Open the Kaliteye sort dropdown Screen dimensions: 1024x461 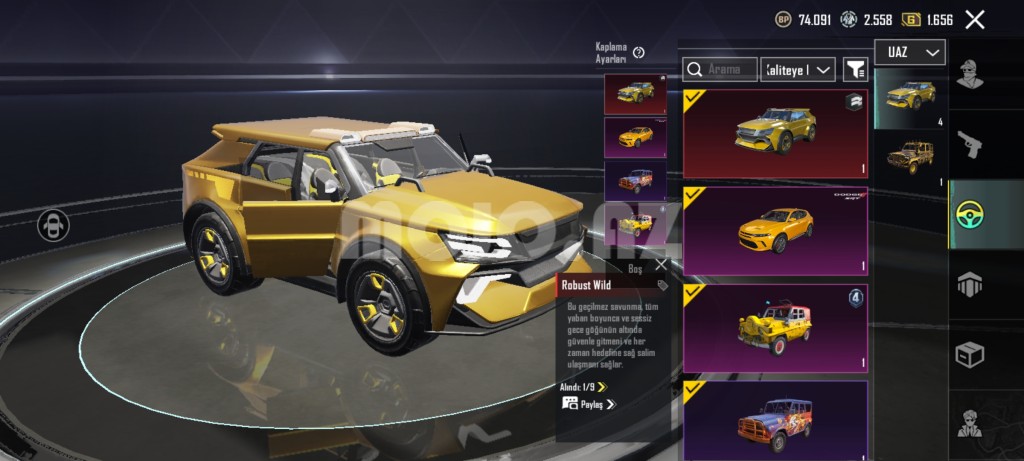[797, 69]
